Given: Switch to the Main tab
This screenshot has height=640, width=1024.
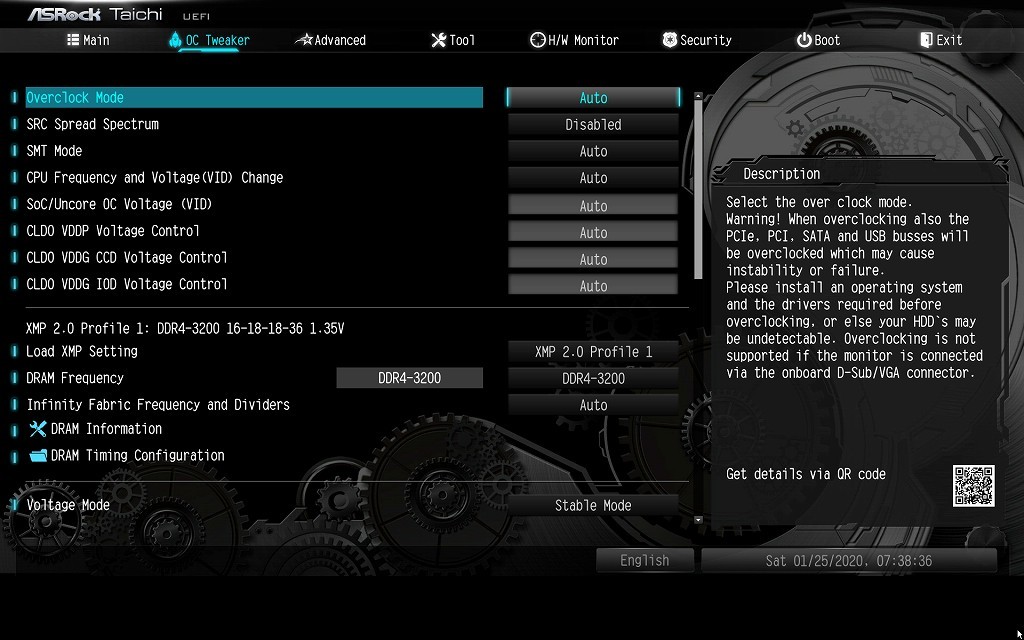Looking at the screenshot, I should point(88,40).
